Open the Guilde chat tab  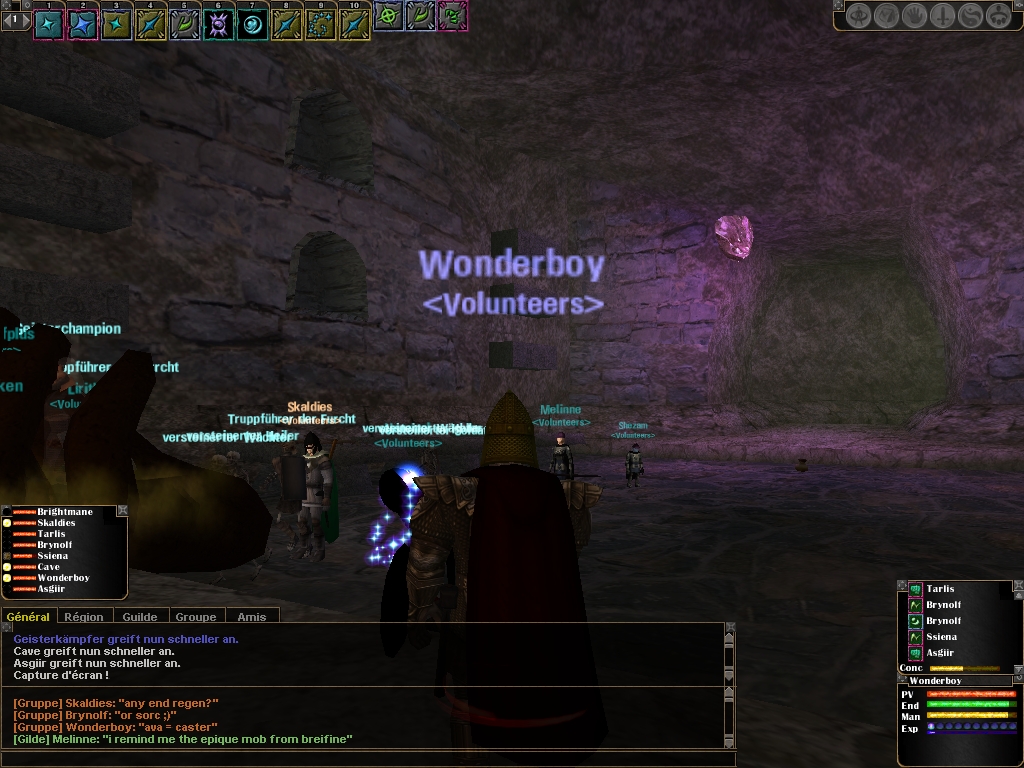(140, 617)
